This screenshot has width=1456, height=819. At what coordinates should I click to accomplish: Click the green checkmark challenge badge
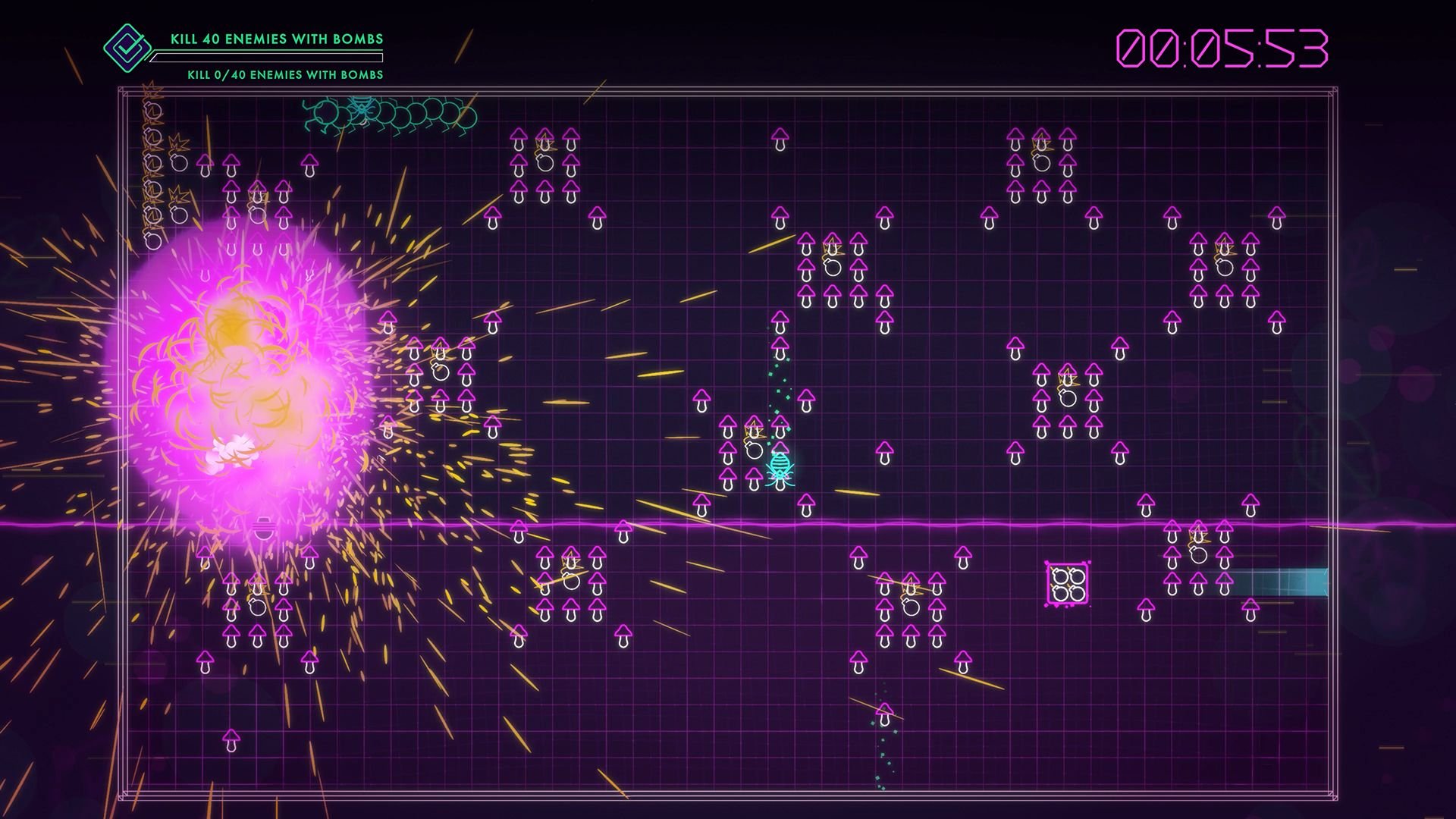point(126,48)
